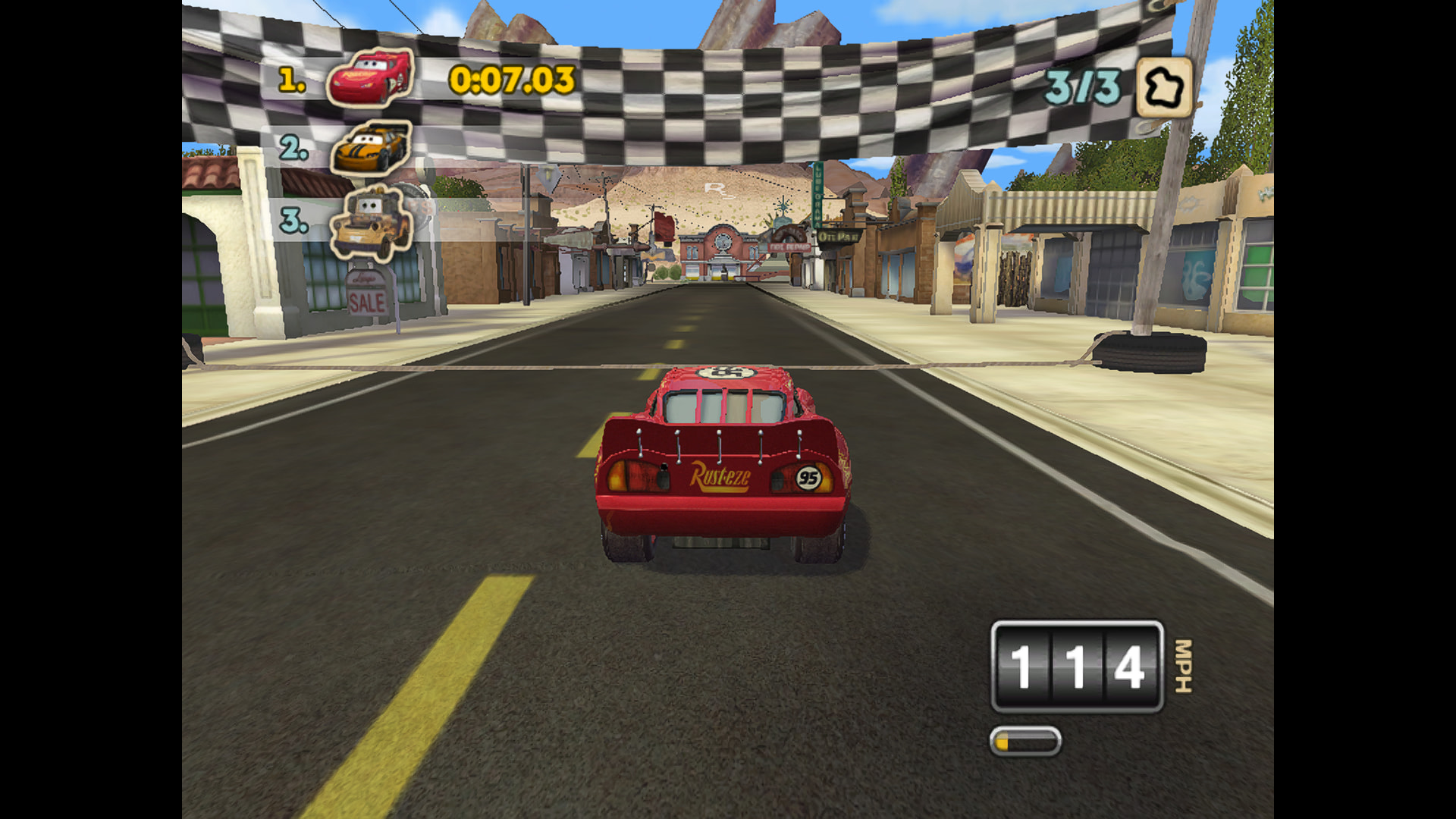
Task: Pick Mater's third-place portrait
Action: click(372, 221)
